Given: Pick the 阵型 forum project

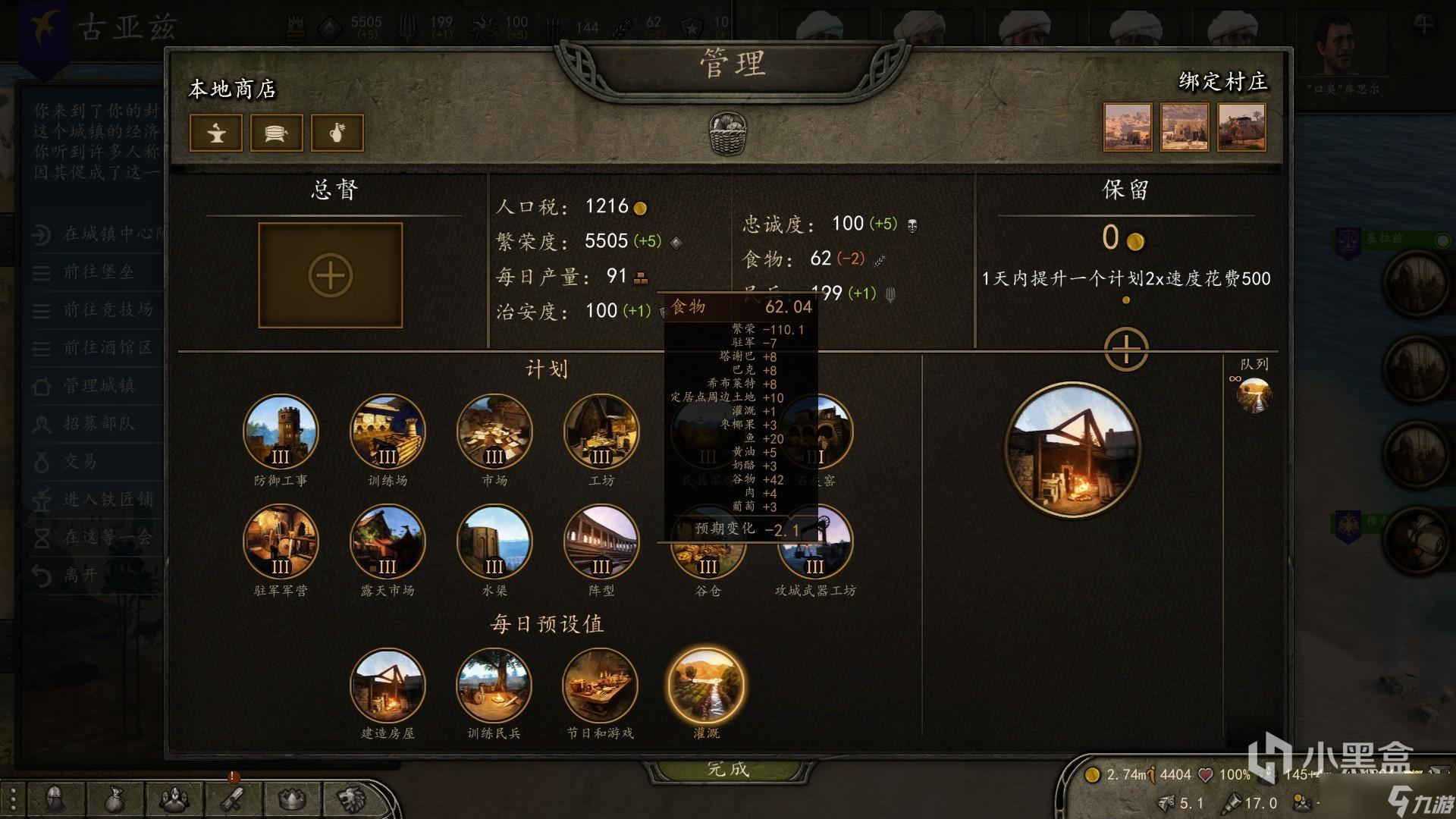Looking at the screenshot, I should [601, 541].
